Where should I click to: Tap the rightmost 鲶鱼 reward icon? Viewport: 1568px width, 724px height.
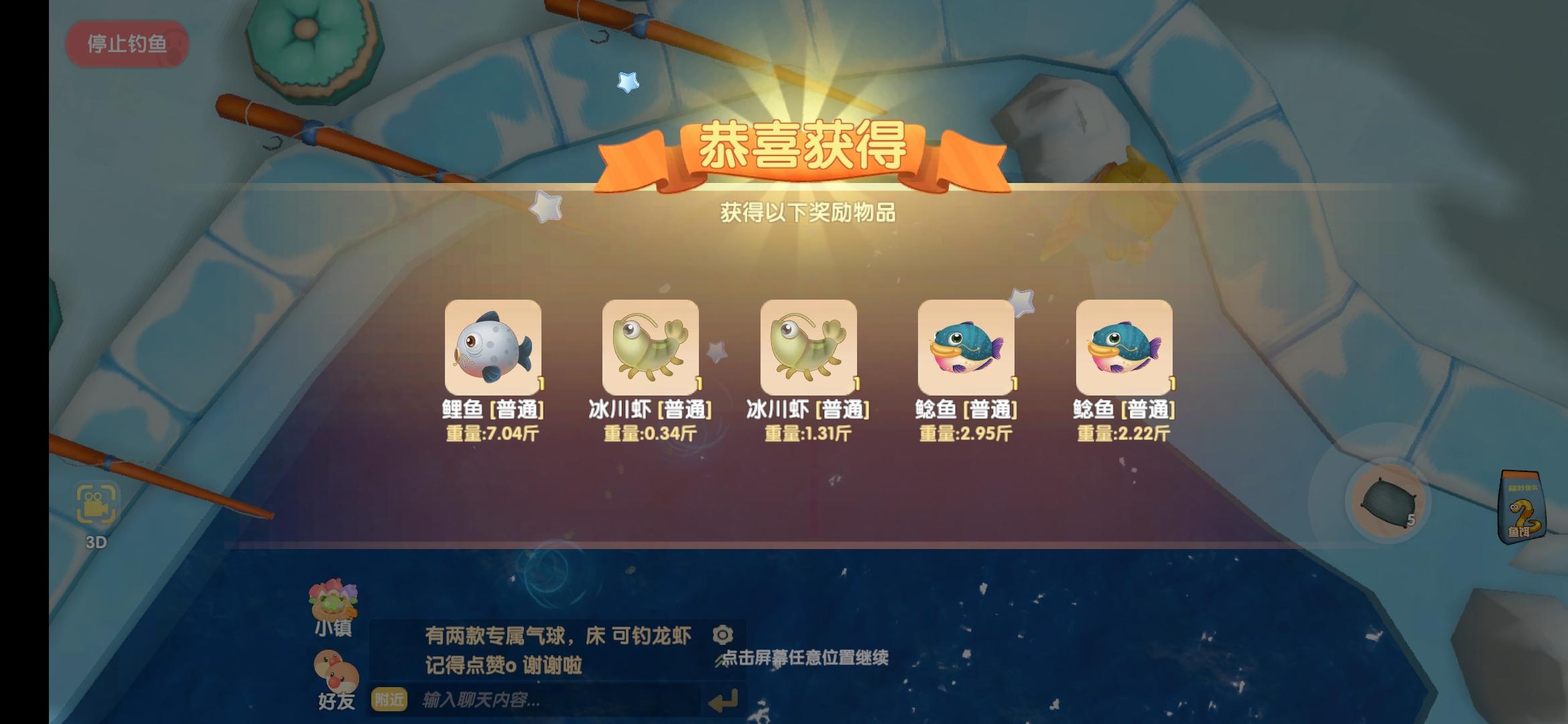click(x=1122, y=349)
